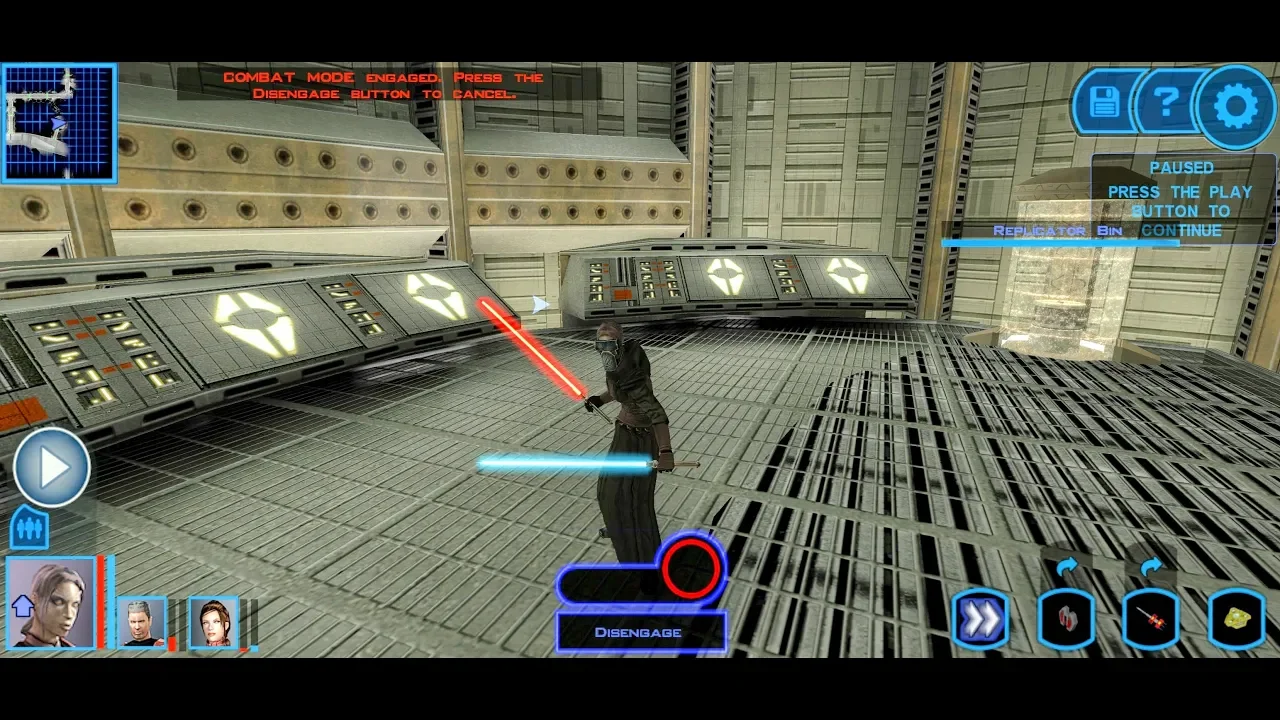The width and height of the screenshot is (1280, 720).
Task: Tap the red circle target action button
Action: (691, 568)
